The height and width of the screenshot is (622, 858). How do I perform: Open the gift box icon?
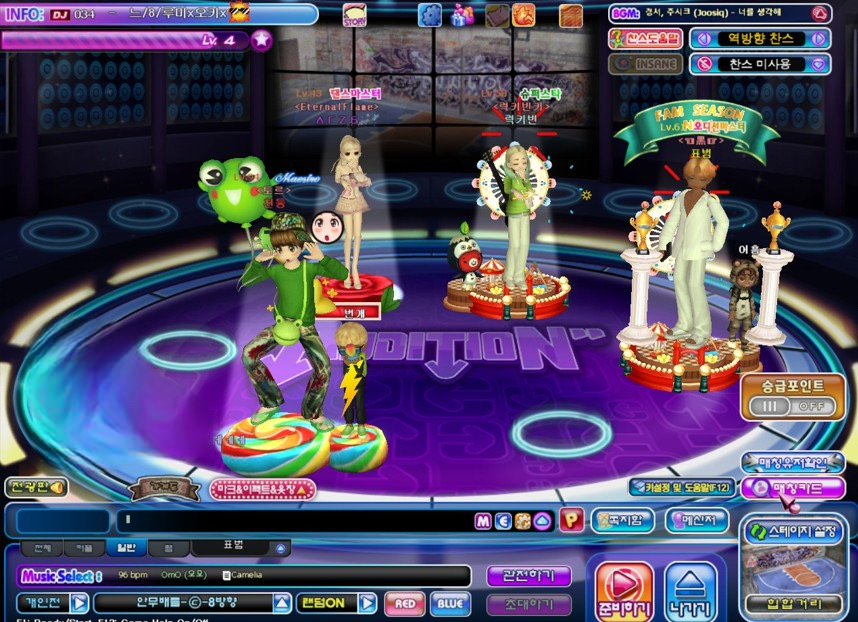pyautogui.click(x=461, y=15)
